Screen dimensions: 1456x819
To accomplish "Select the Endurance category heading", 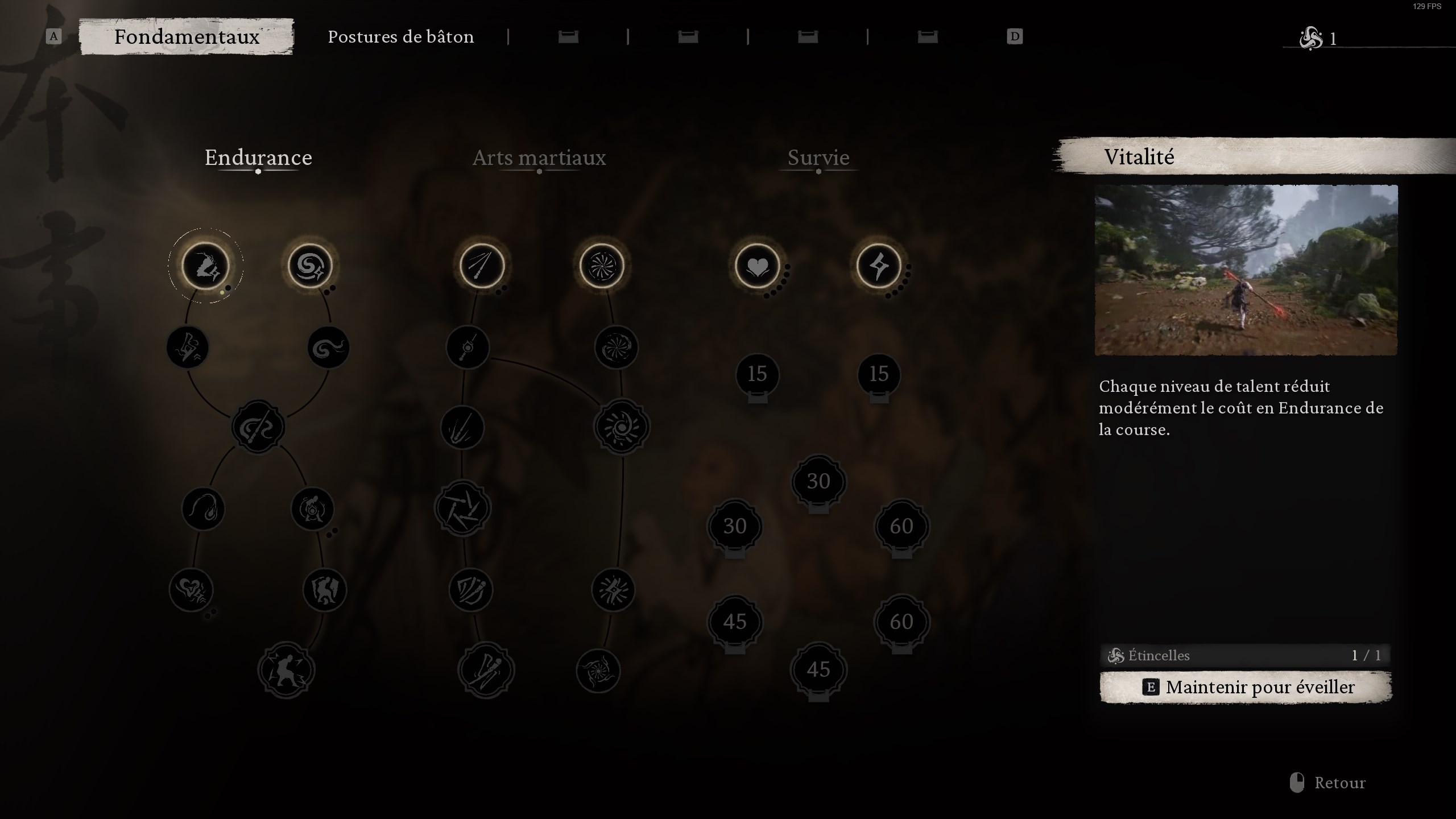I will coord(258,158).
